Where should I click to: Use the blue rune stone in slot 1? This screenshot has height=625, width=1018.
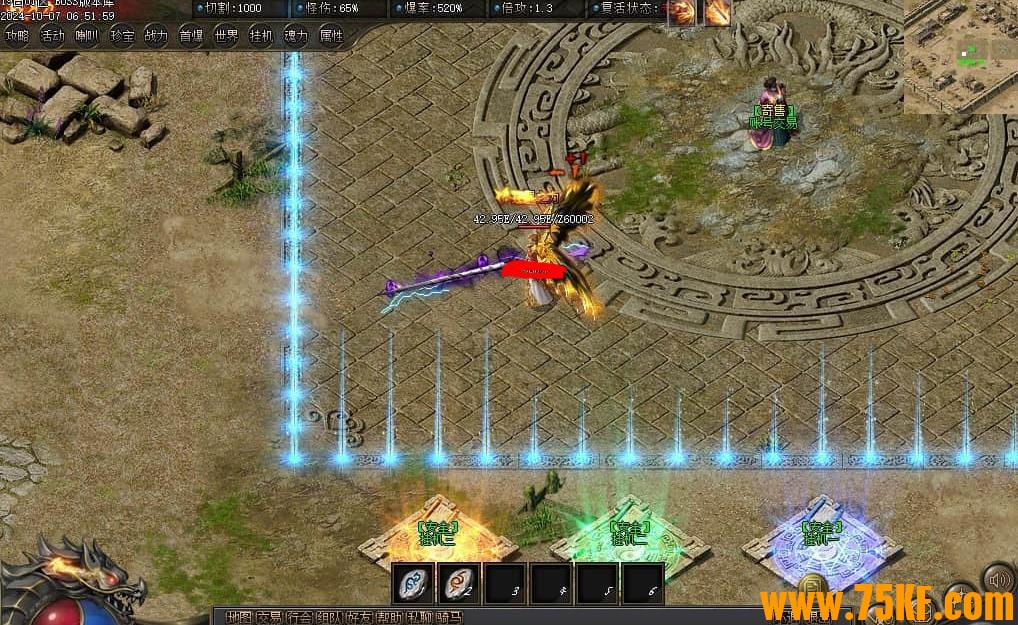[413, 583]
